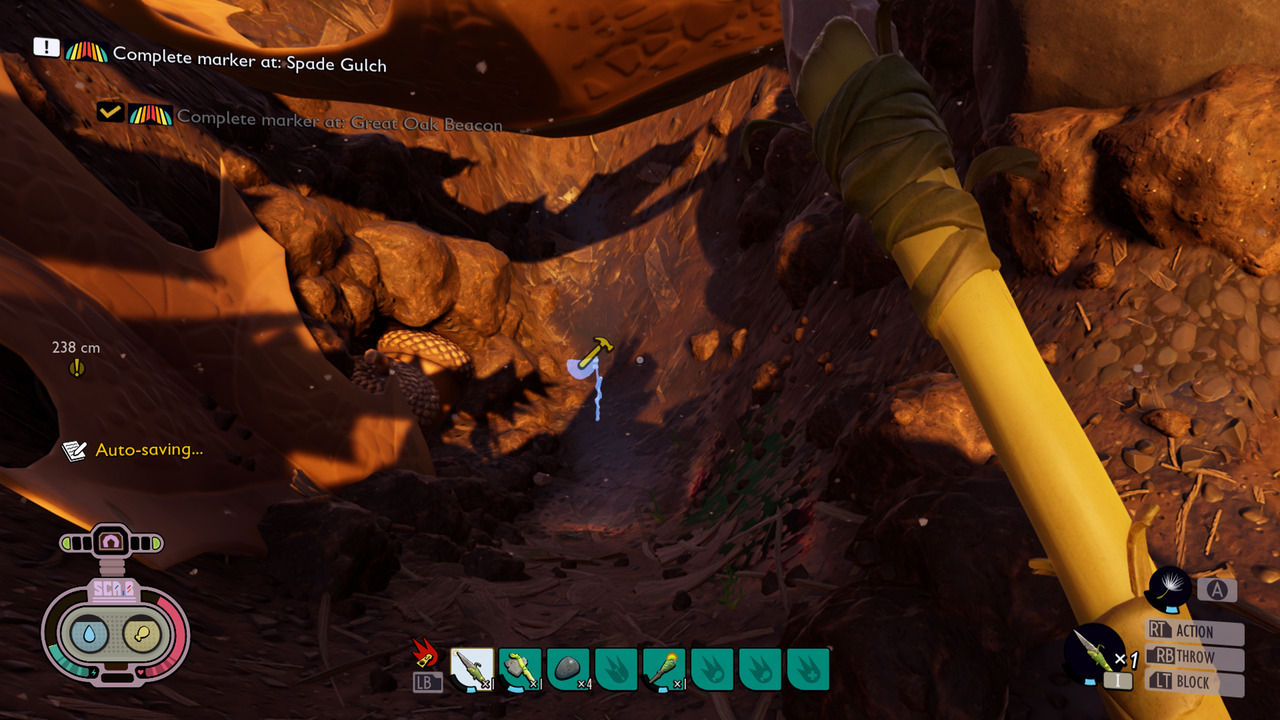Click the red hot pouch icon

(427, 654)
